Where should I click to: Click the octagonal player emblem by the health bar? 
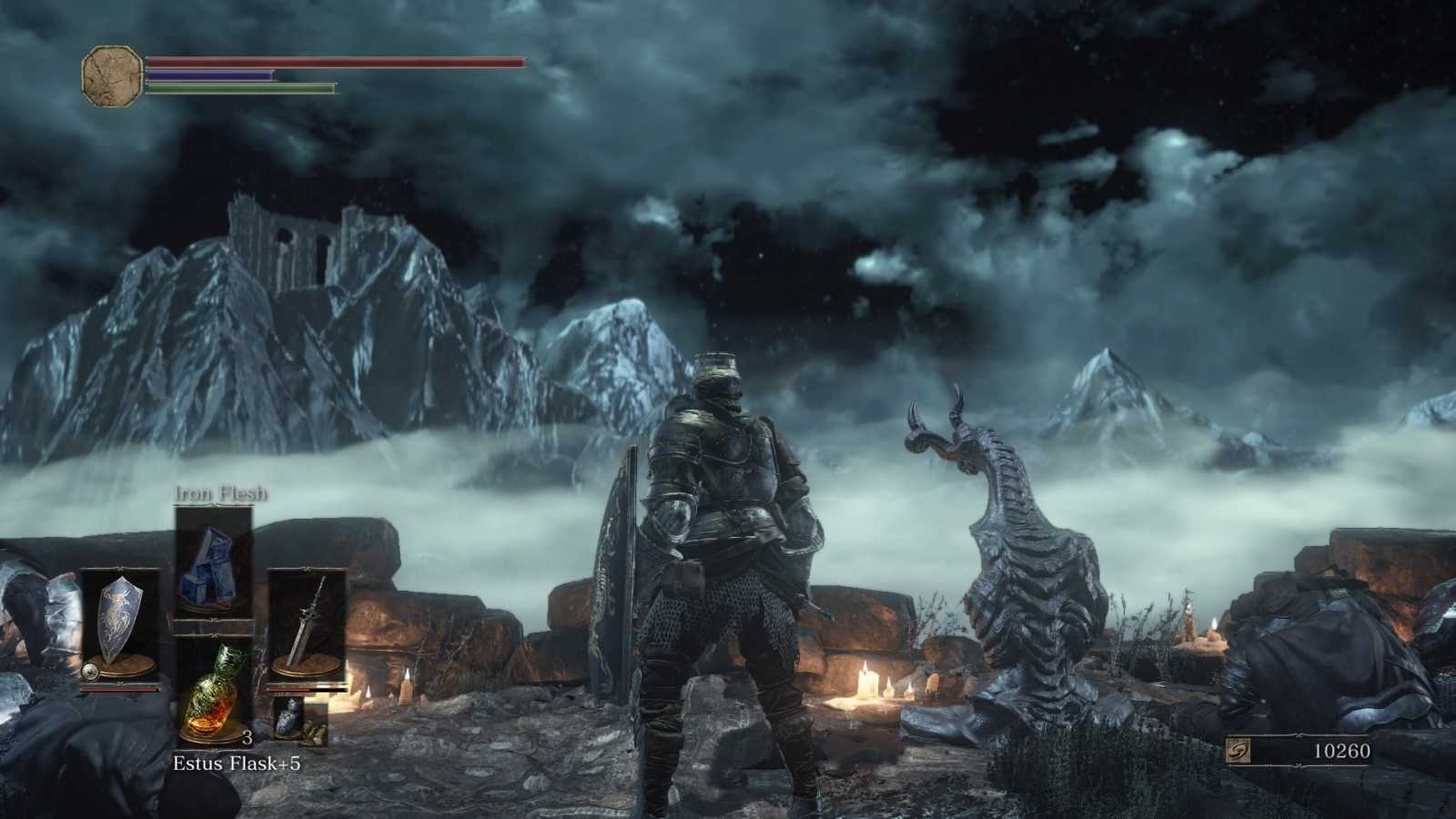112,75
